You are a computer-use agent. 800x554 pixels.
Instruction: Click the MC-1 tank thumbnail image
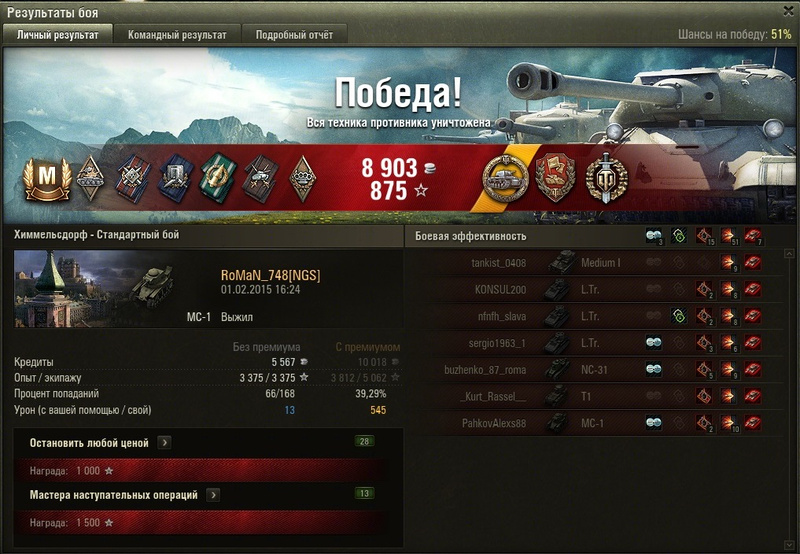pos(153,287)
